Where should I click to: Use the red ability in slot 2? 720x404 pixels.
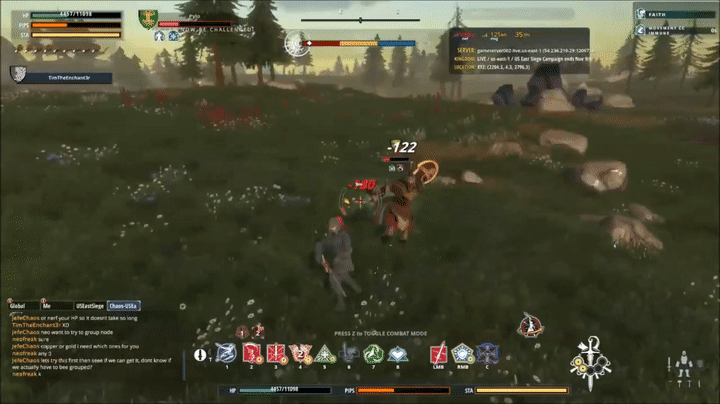[250, 352]
